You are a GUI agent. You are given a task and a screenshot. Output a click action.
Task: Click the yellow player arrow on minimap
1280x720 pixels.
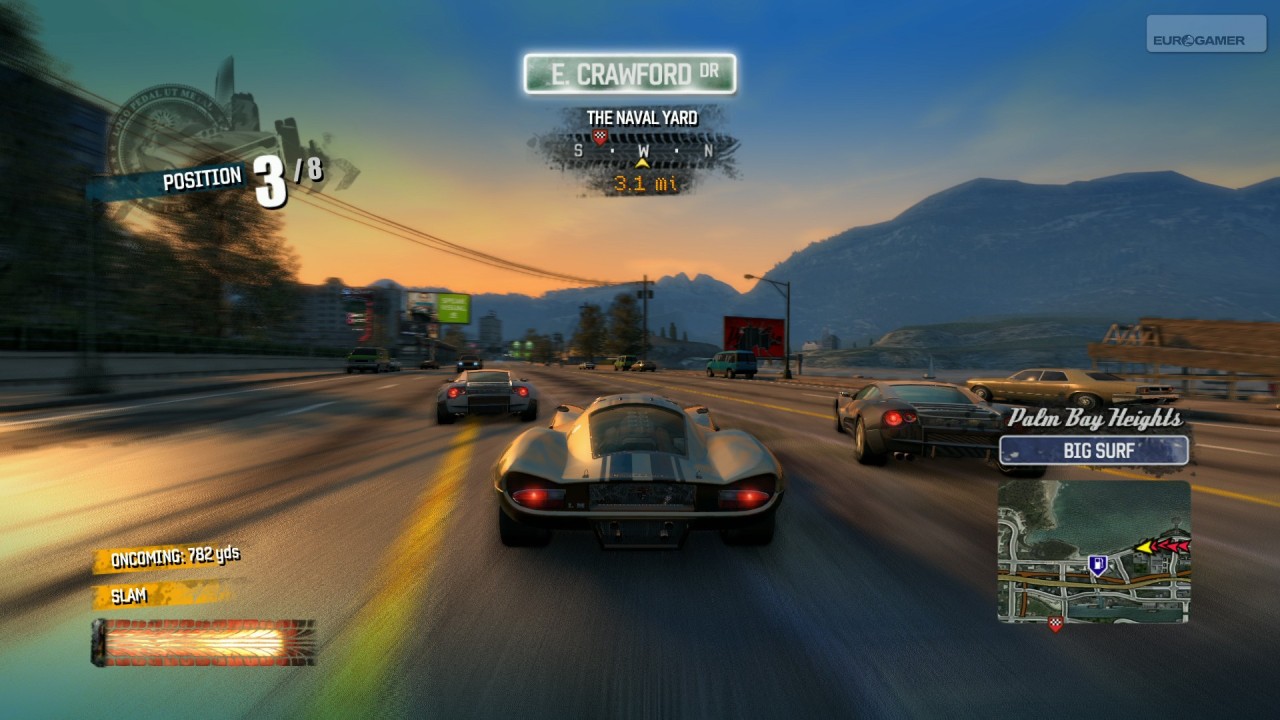1143,547
